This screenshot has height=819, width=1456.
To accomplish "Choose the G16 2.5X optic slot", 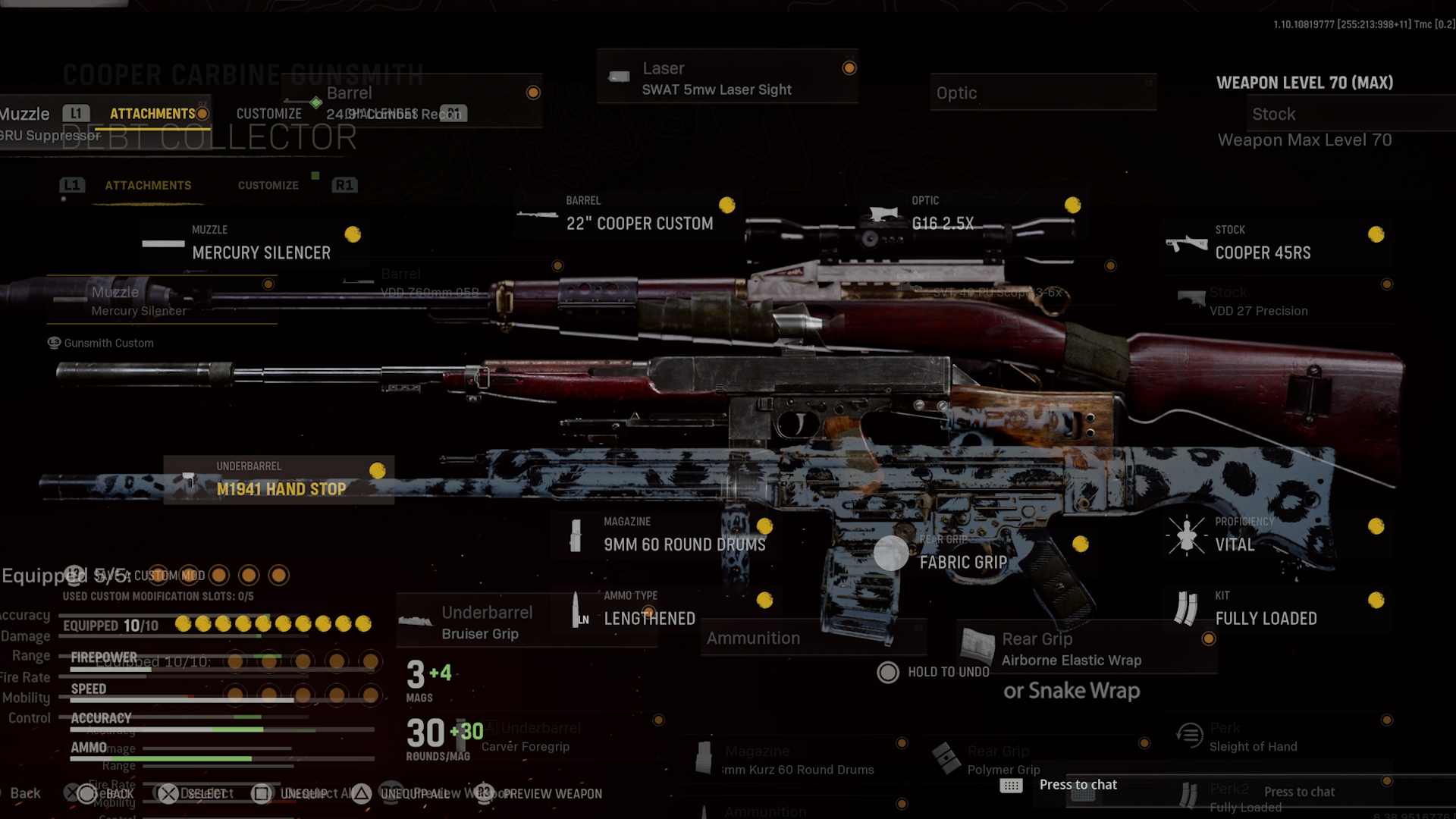I will coord(943,223).
